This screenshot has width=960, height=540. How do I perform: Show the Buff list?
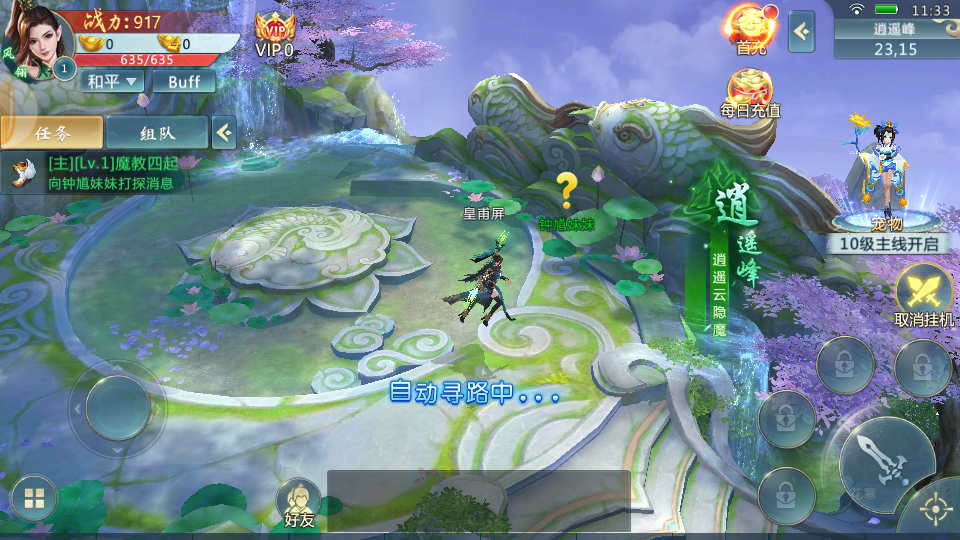click(x=184, y=82)
